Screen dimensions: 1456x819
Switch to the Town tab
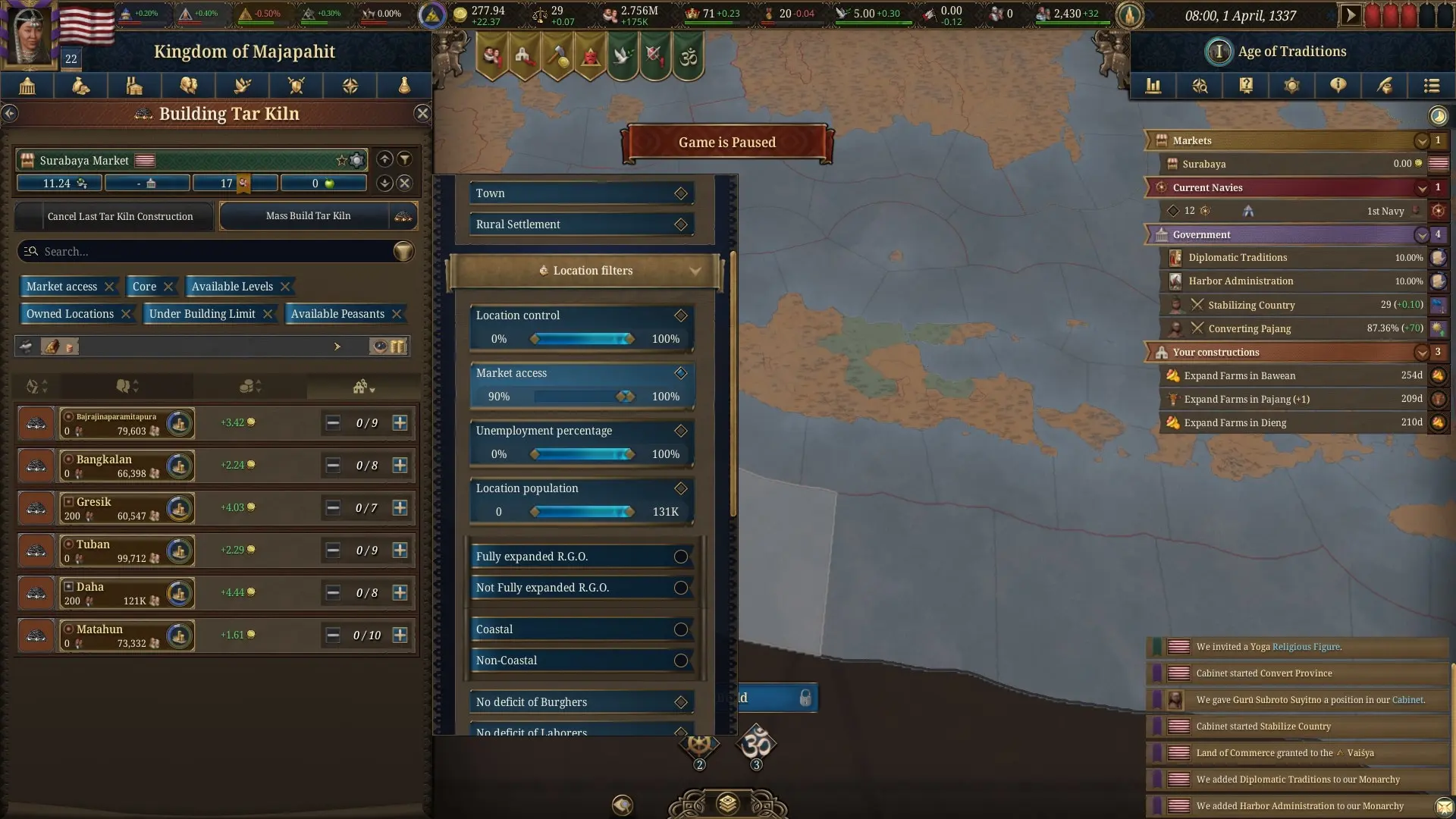[x=581, y=193]
